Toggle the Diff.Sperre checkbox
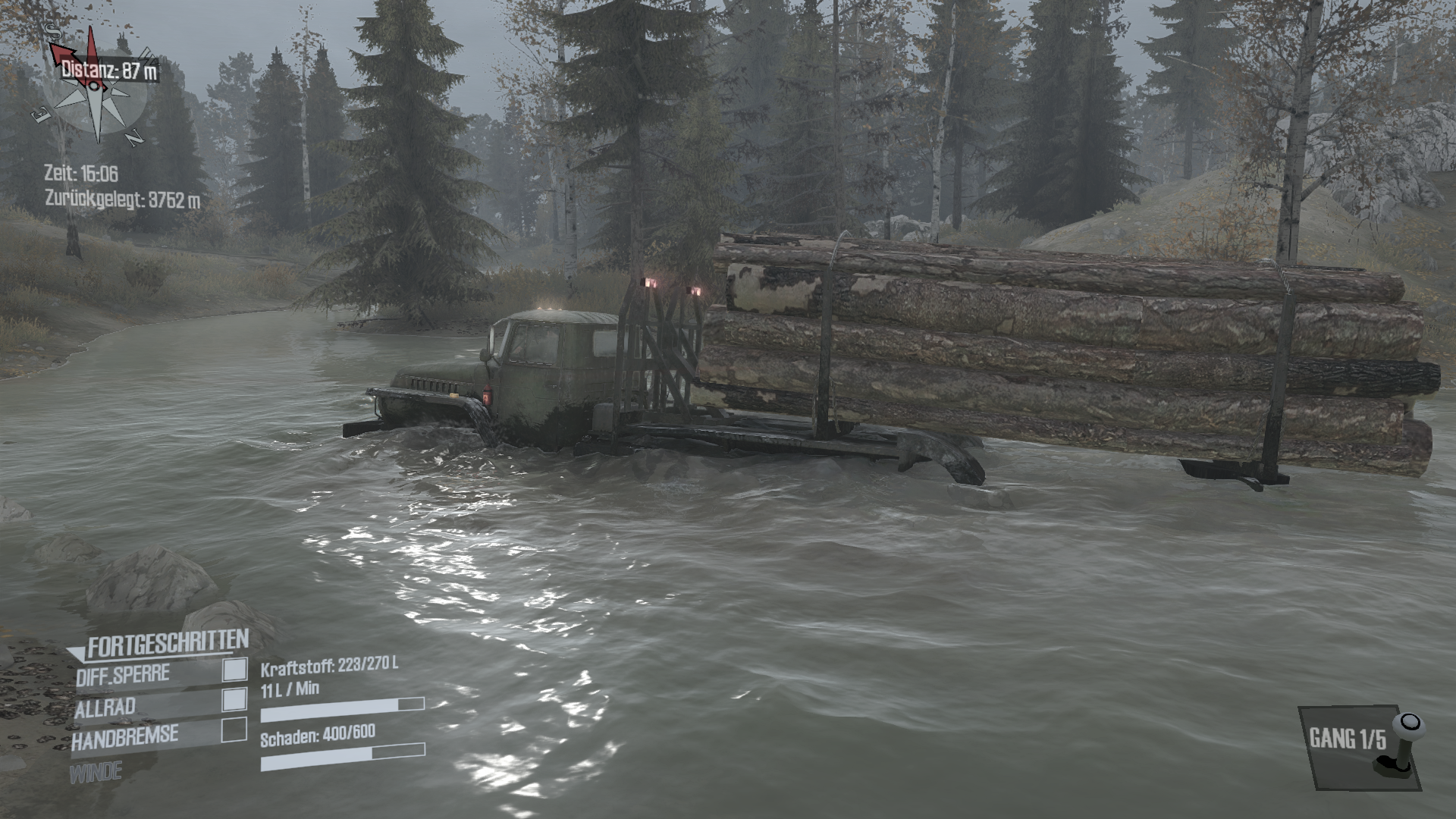The image size is (1456, 819). coord(234,669)
